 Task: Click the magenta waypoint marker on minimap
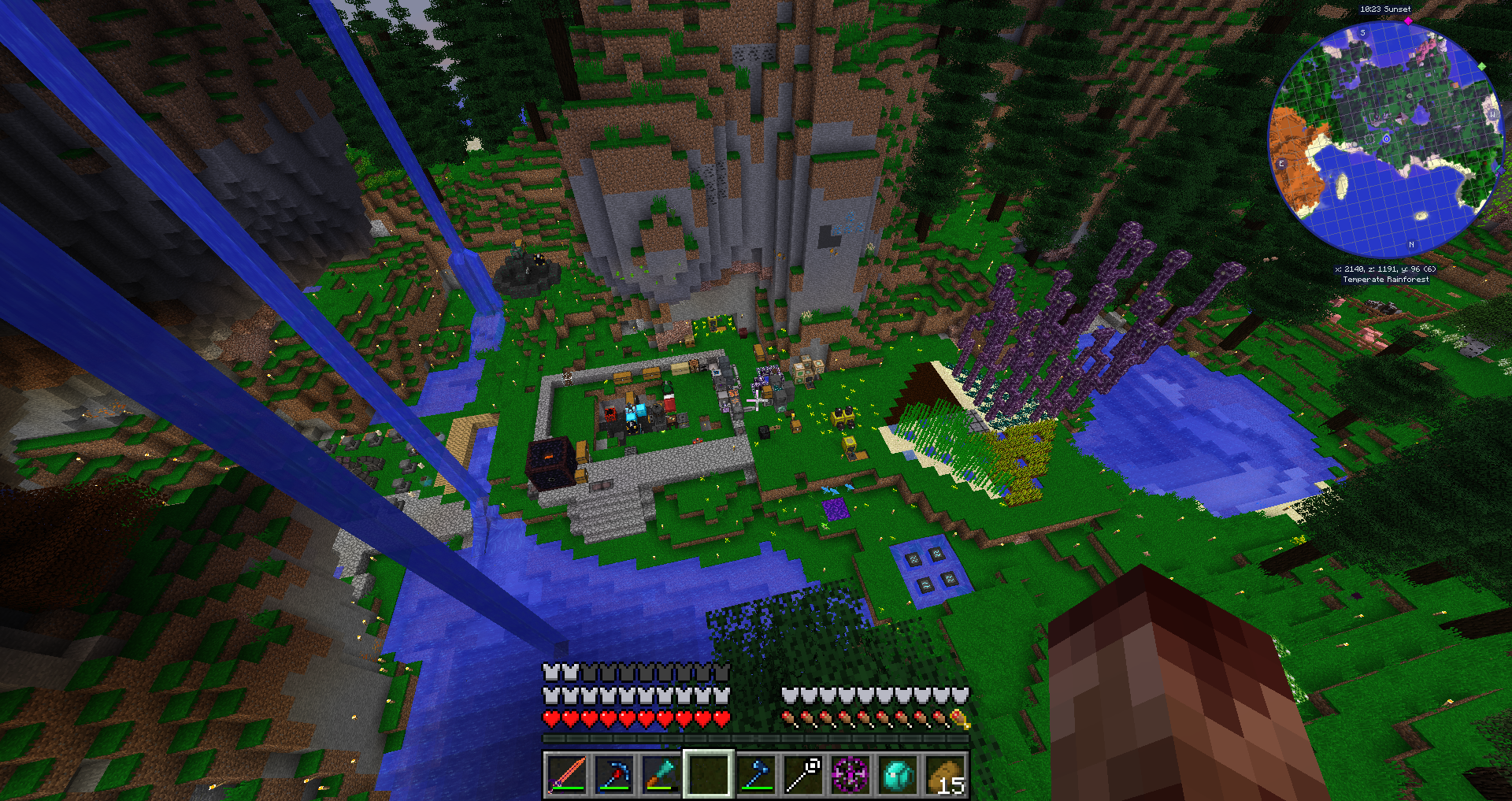1408,21
